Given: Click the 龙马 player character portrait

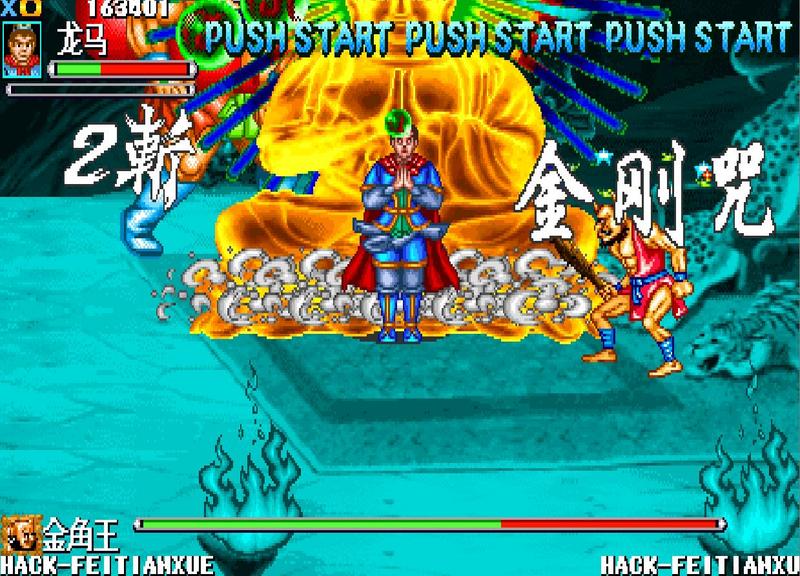Looking at the screenshot, I should coord(22,50).
